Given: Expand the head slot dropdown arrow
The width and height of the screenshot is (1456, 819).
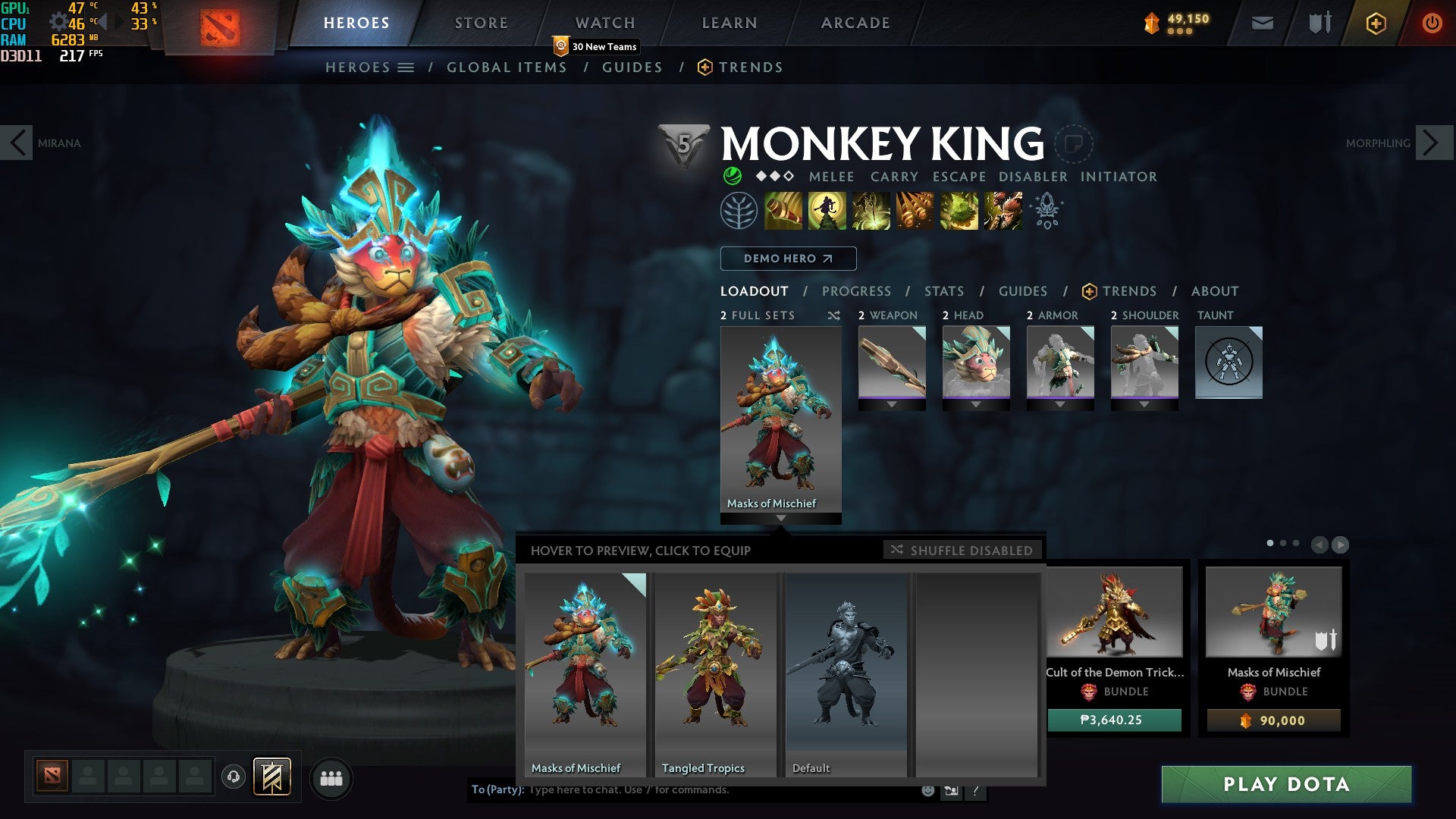Looking at the screenshot, I should point(976,405).
